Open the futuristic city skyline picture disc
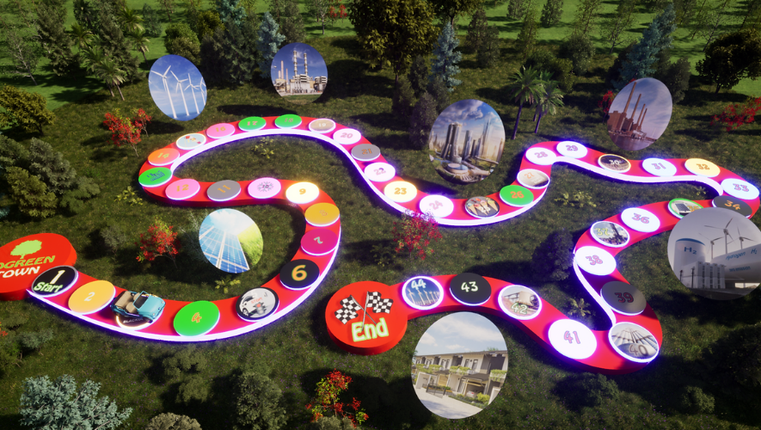This screenshot has height=430, width=761. coord(466,140)
